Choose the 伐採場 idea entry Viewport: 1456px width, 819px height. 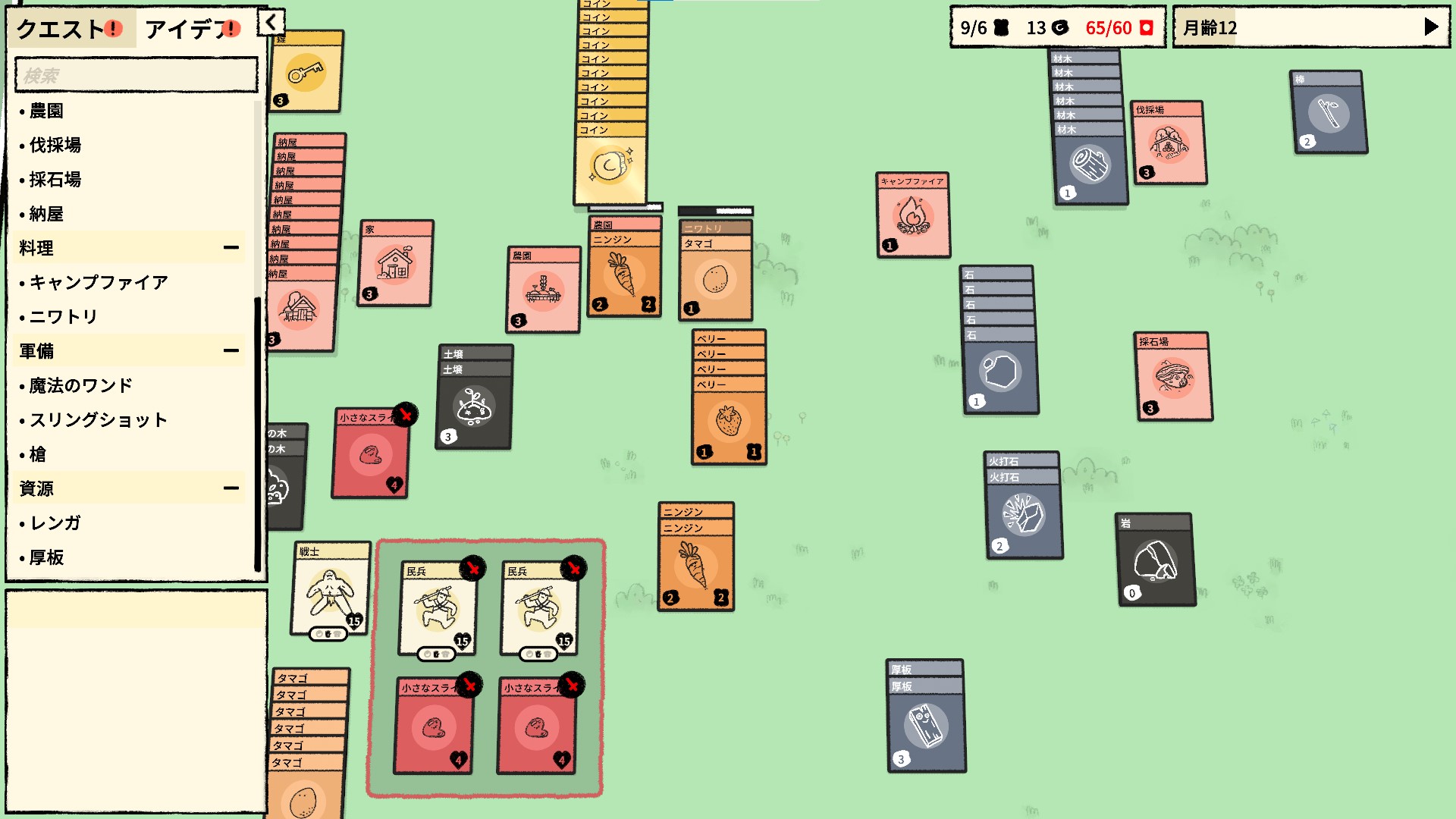pyautogui.click(x=55, y=145)
